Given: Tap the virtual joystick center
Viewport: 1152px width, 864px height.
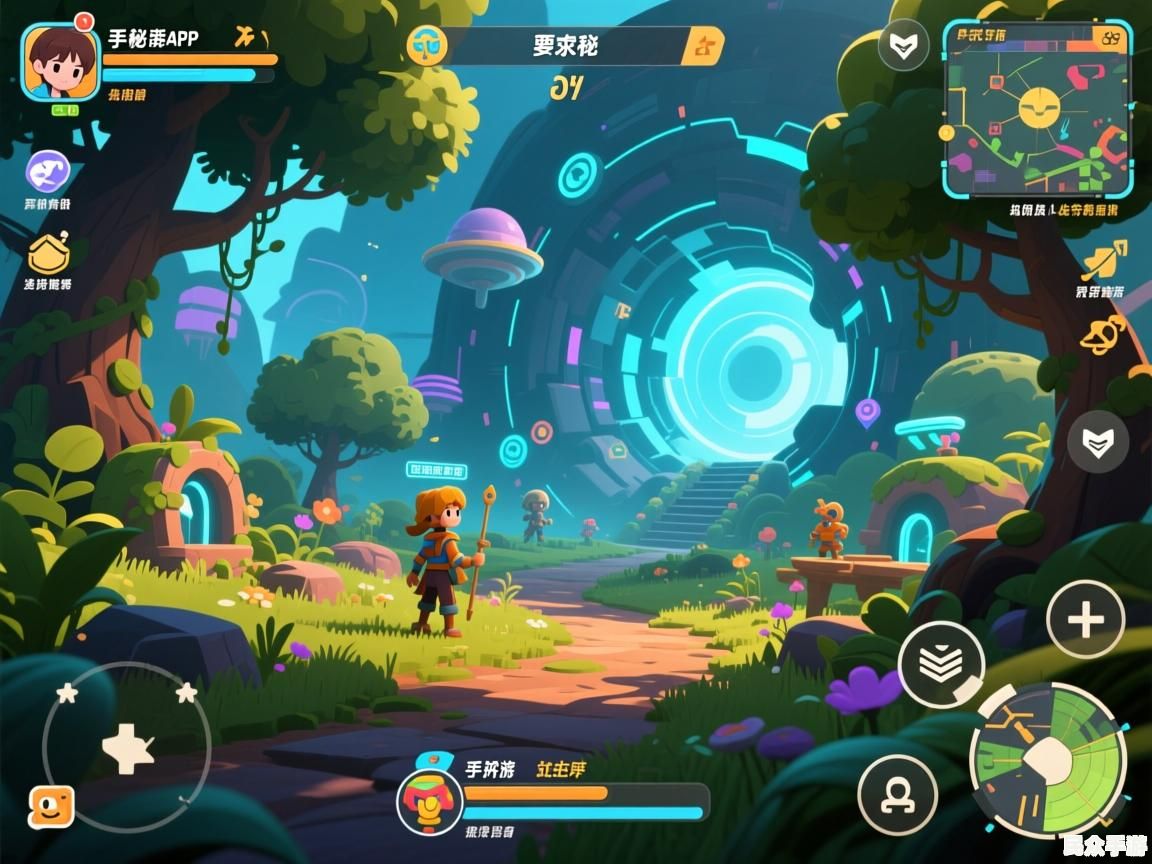Looking at the screenshot, I should [x=127, y=747].
